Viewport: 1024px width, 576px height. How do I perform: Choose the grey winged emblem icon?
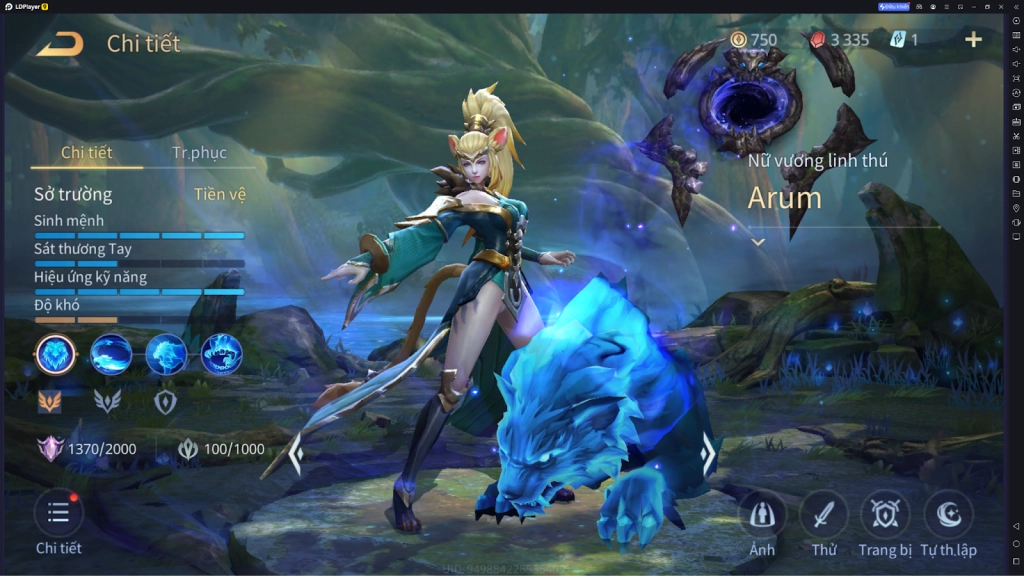coord(107,401)
